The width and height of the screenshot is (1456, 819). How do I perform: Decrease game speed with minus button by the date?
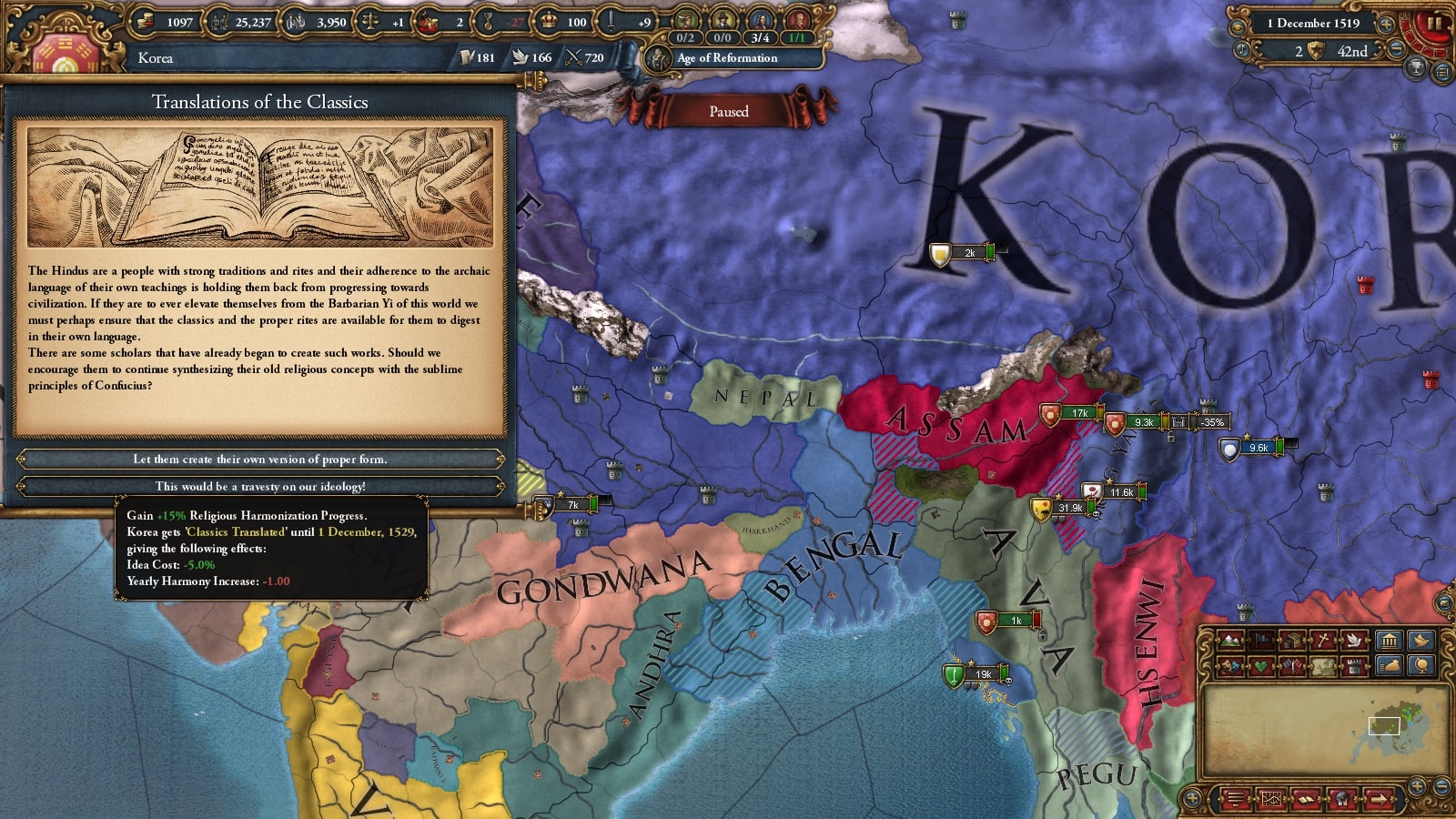point(1397,51)
